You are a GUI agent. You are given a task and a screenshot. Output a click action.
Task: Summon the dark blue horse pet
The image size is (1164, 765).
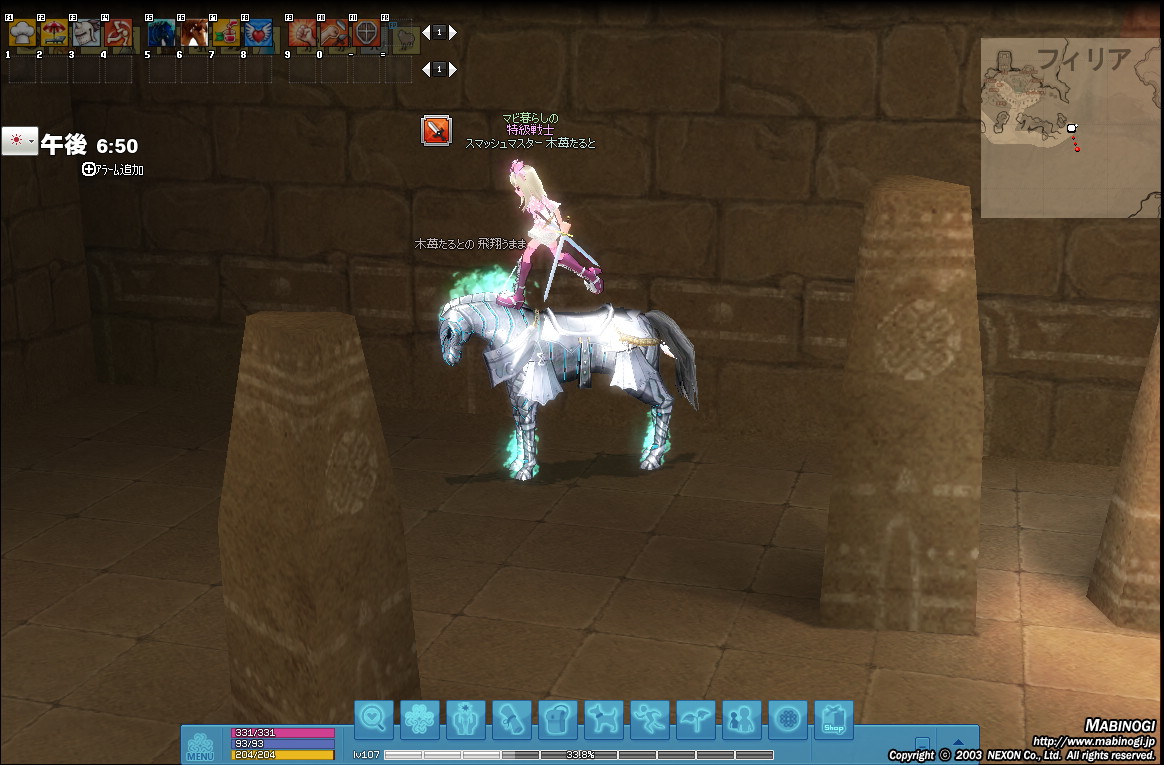pos(161,34)
